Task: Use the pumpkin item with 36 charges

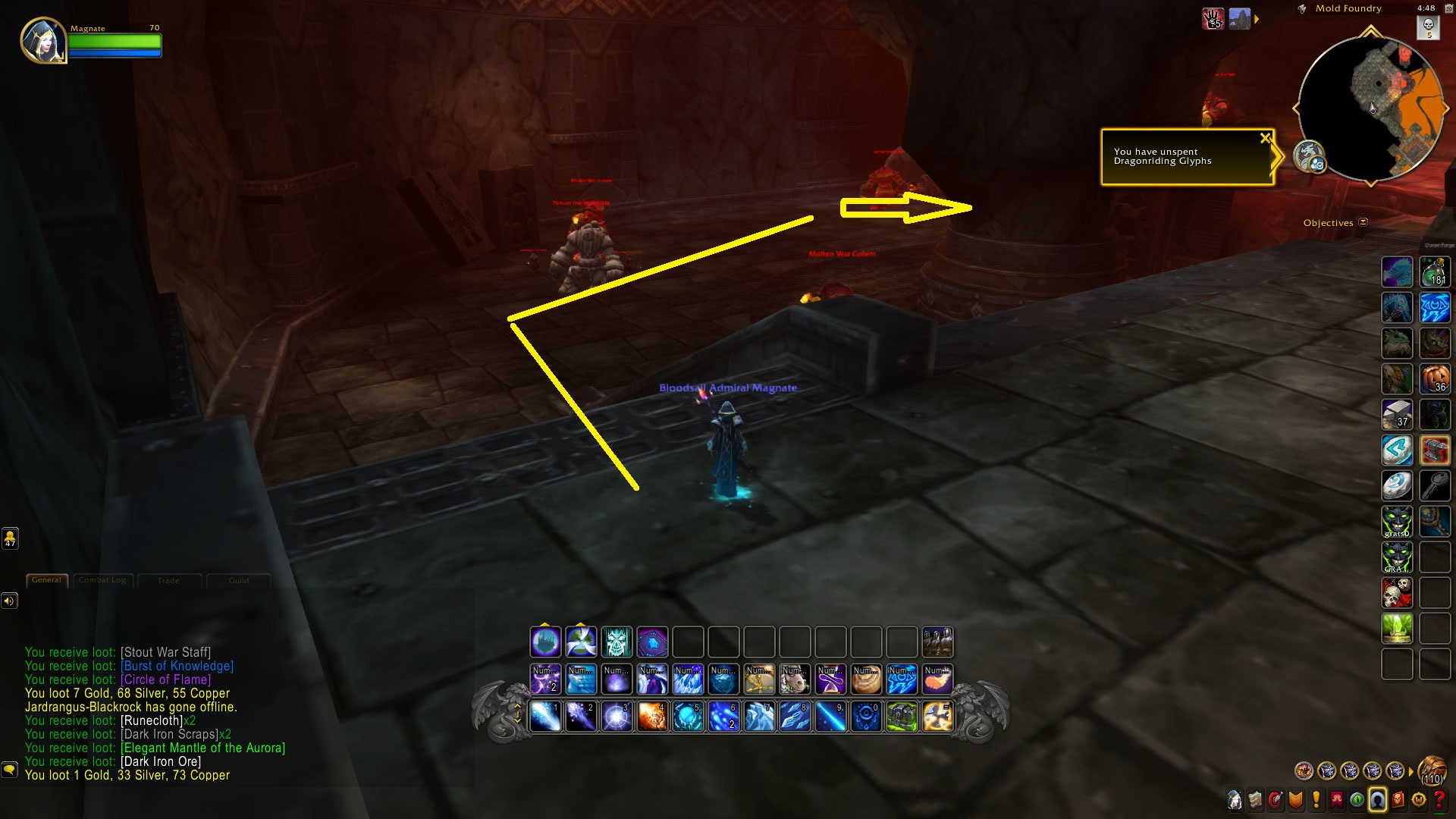Action: (x=1434, y=378)
